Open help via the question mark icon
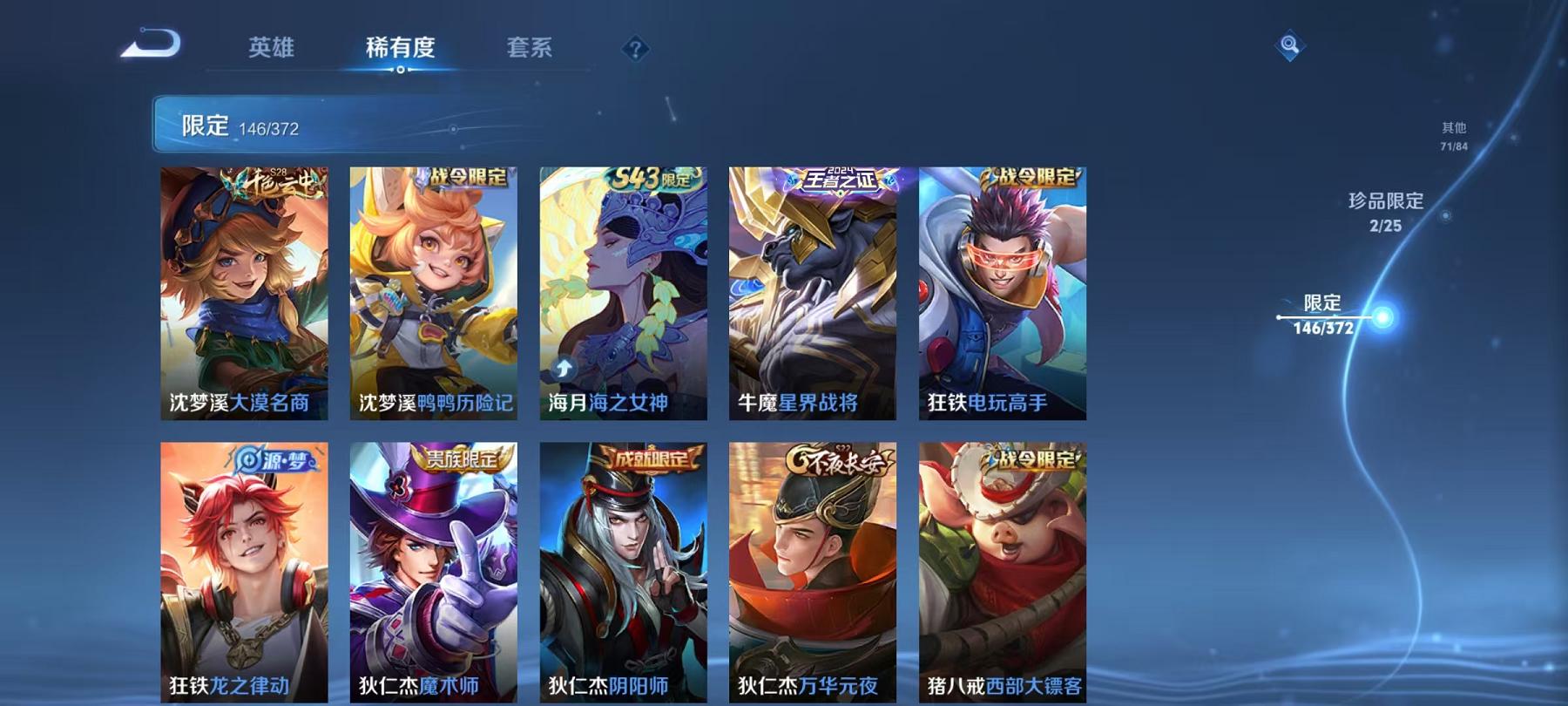 634,50
